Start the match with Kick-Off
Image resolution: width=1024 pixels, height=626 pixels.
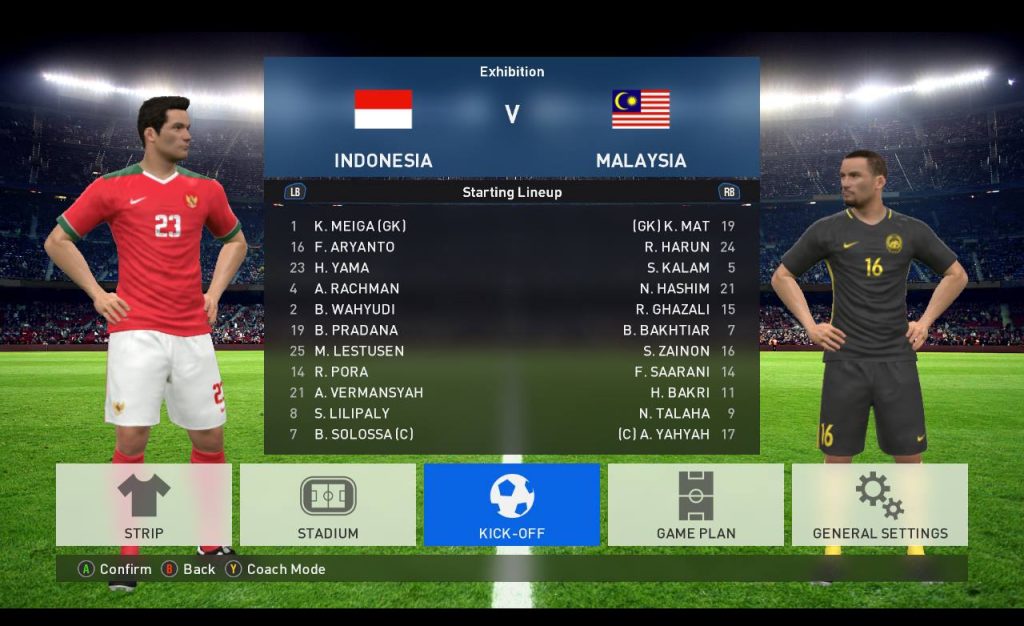pos(512,505)
